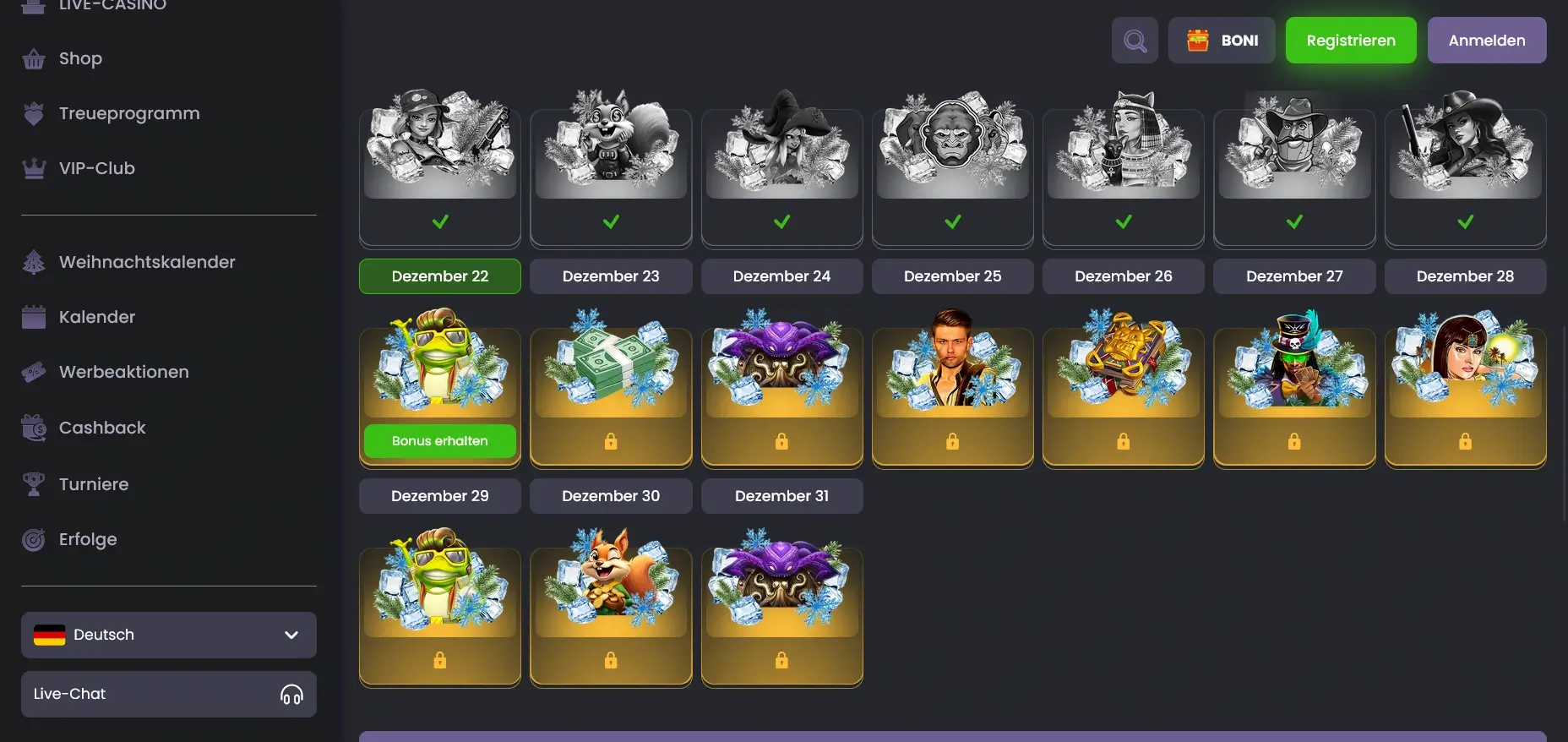1568x742 pixels.
Task: Click the lock on the Dezember 30 reward
Action: (x=611, y=660)
